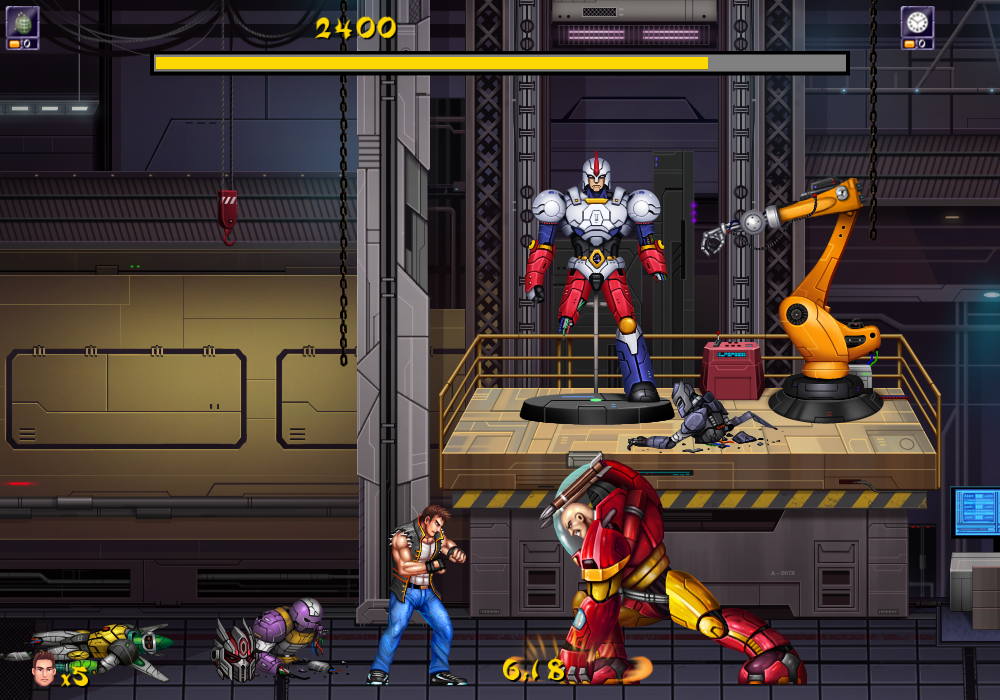Click the player face lives portrait
Image resolution: width=1000 pixels, height=700 pixels.
[43, 669]
